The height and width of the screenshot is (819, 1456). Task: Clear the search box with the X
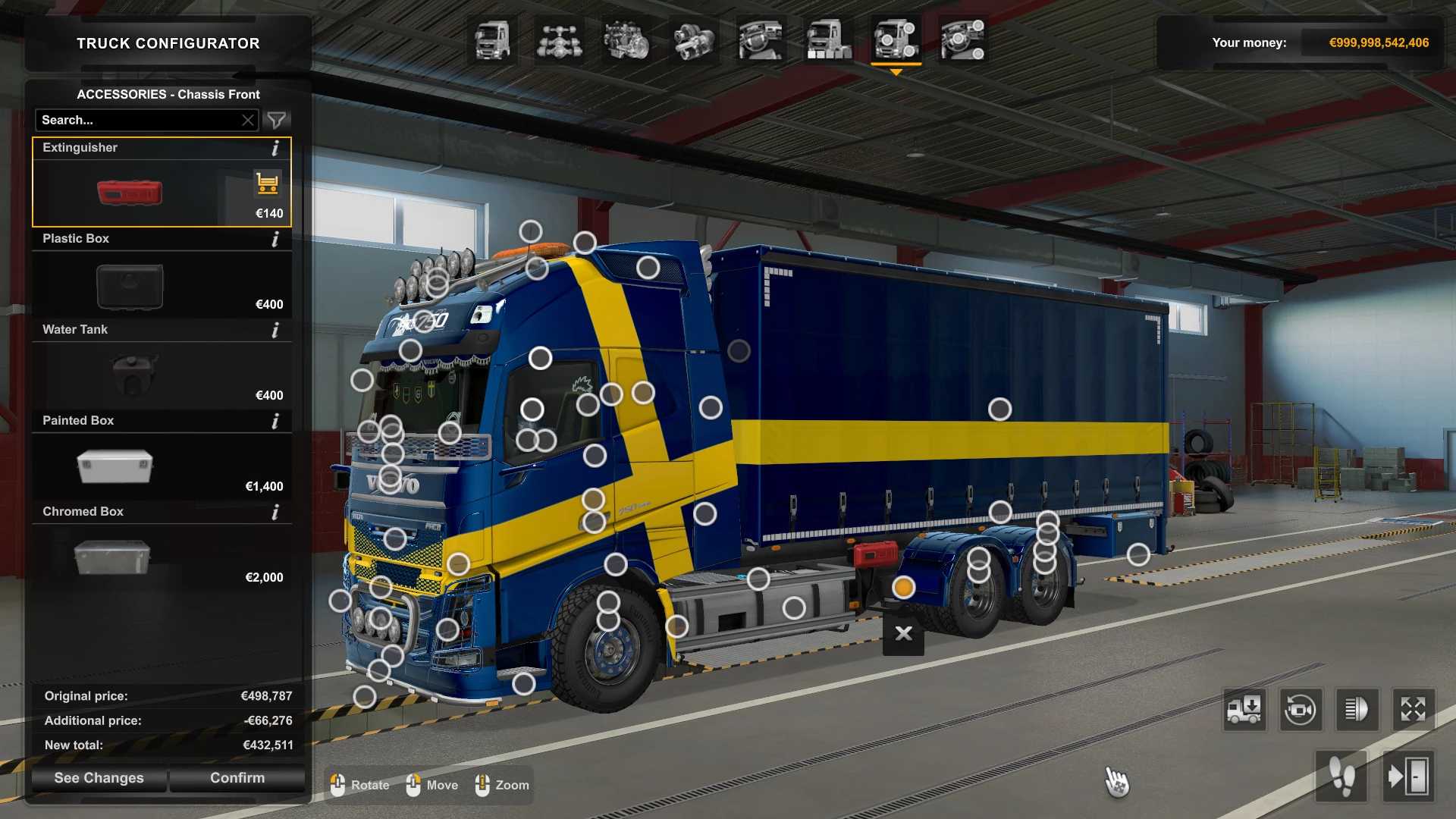click(248, 120)
